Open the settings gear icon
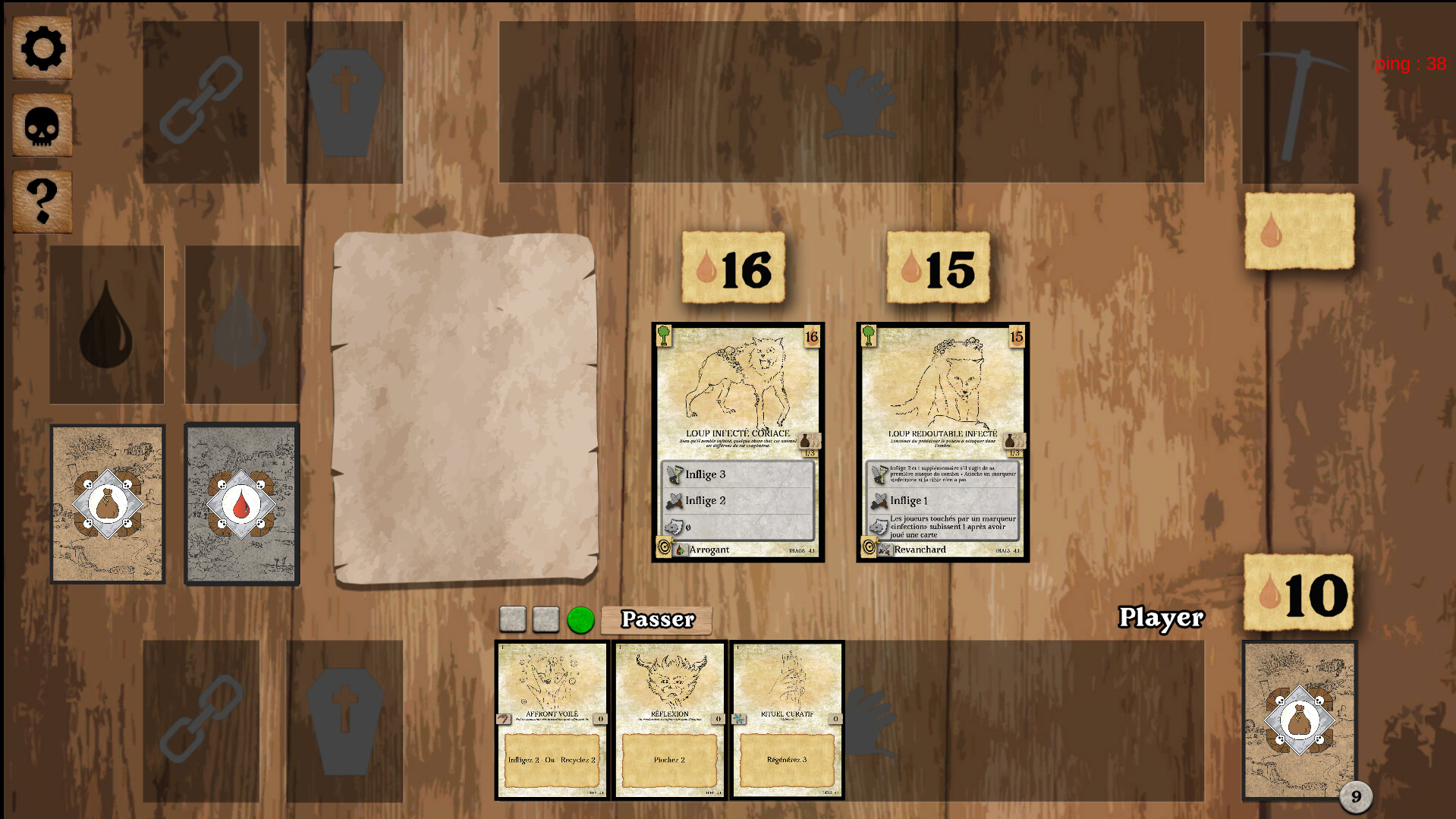This screenshot has height=819, width=1456. click(x=42, y=48)
